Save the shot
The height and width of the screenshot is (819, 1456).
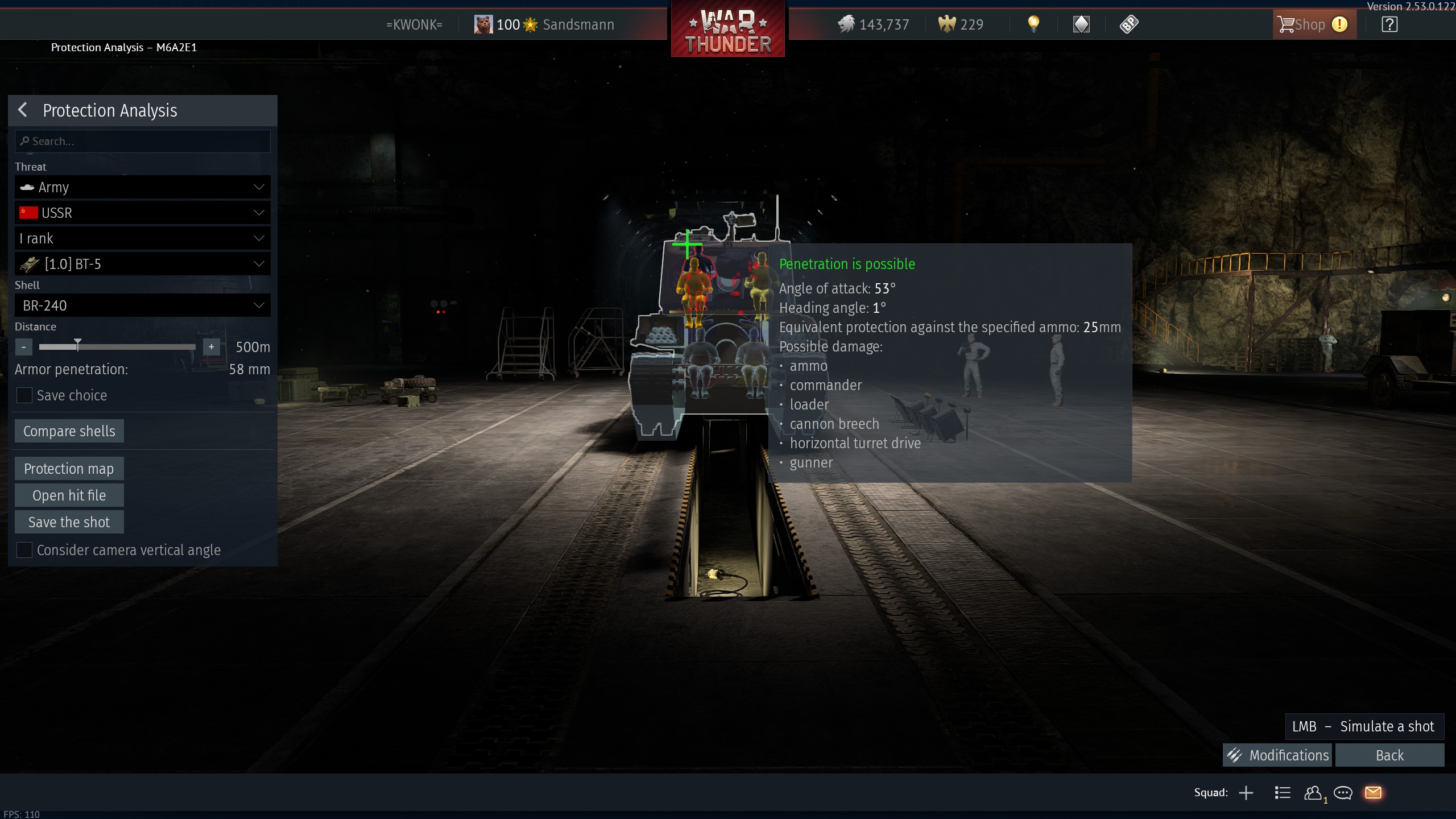(x=69, y=522)
